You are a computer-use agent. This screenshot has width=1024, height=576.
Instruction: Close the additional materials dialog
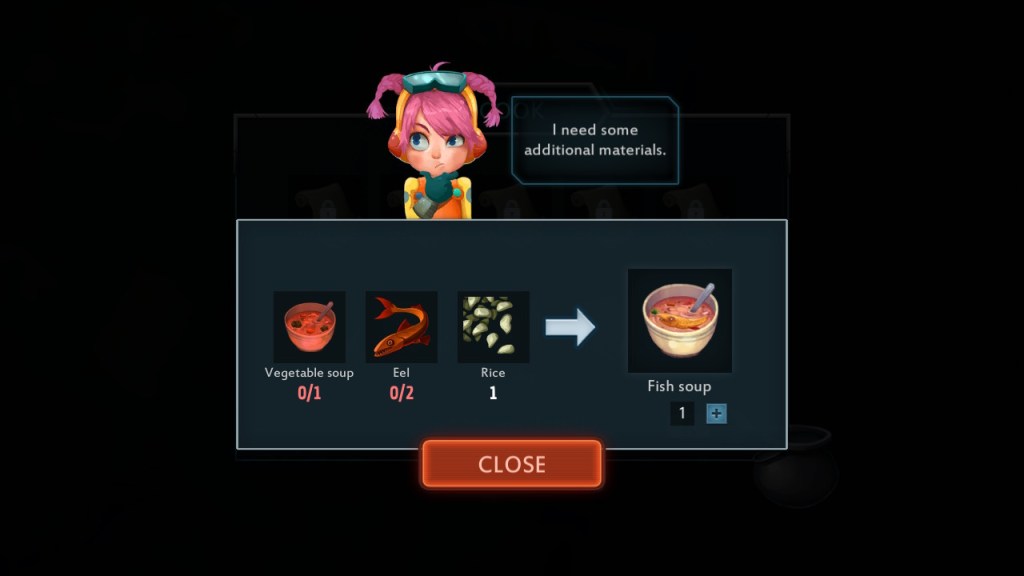tap(511, 464)
